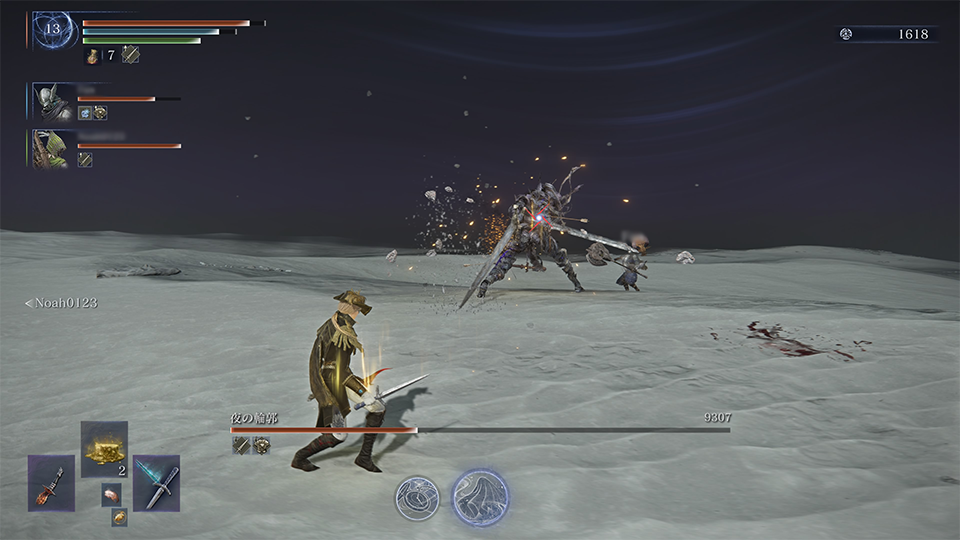The width and height of the screenshot is (960, 540).
Task: Click the rune currency icon
Action: pos(846,34)
